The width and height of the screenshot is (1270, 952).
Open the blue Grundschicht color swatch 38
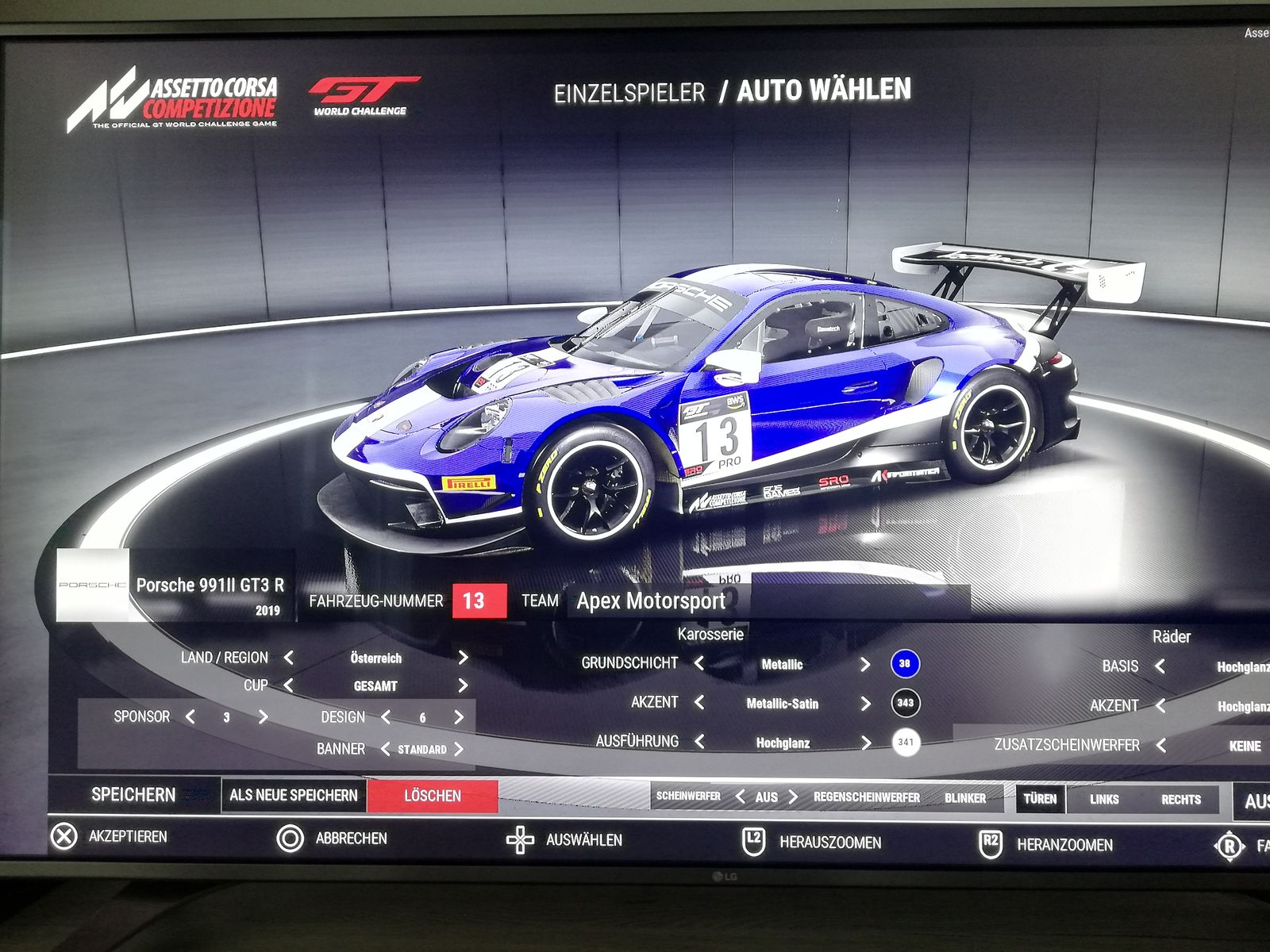(905, 664)
